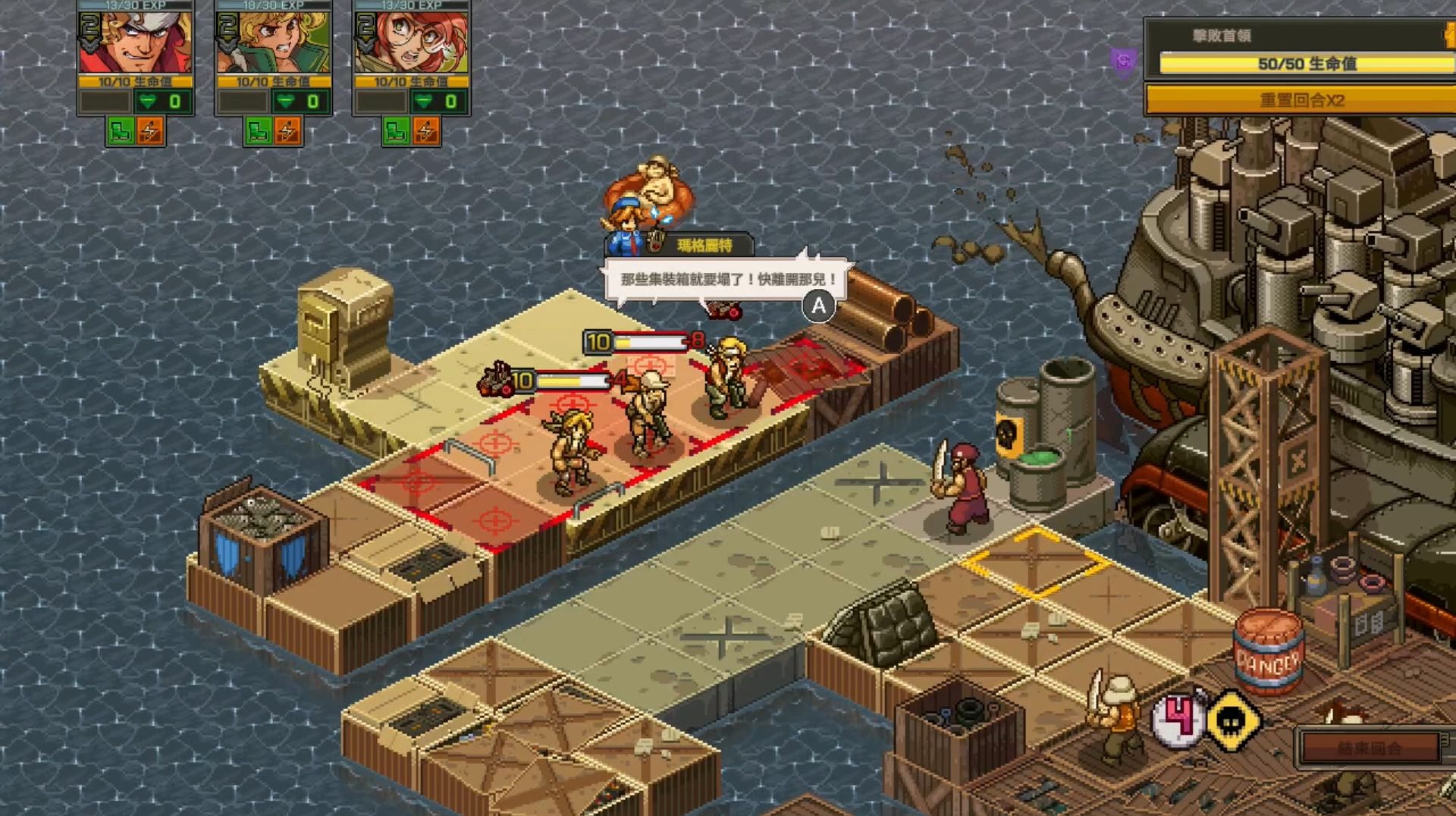
Task: Click the boot icon under Marco's portrait
Action: [x=121, y=131]
